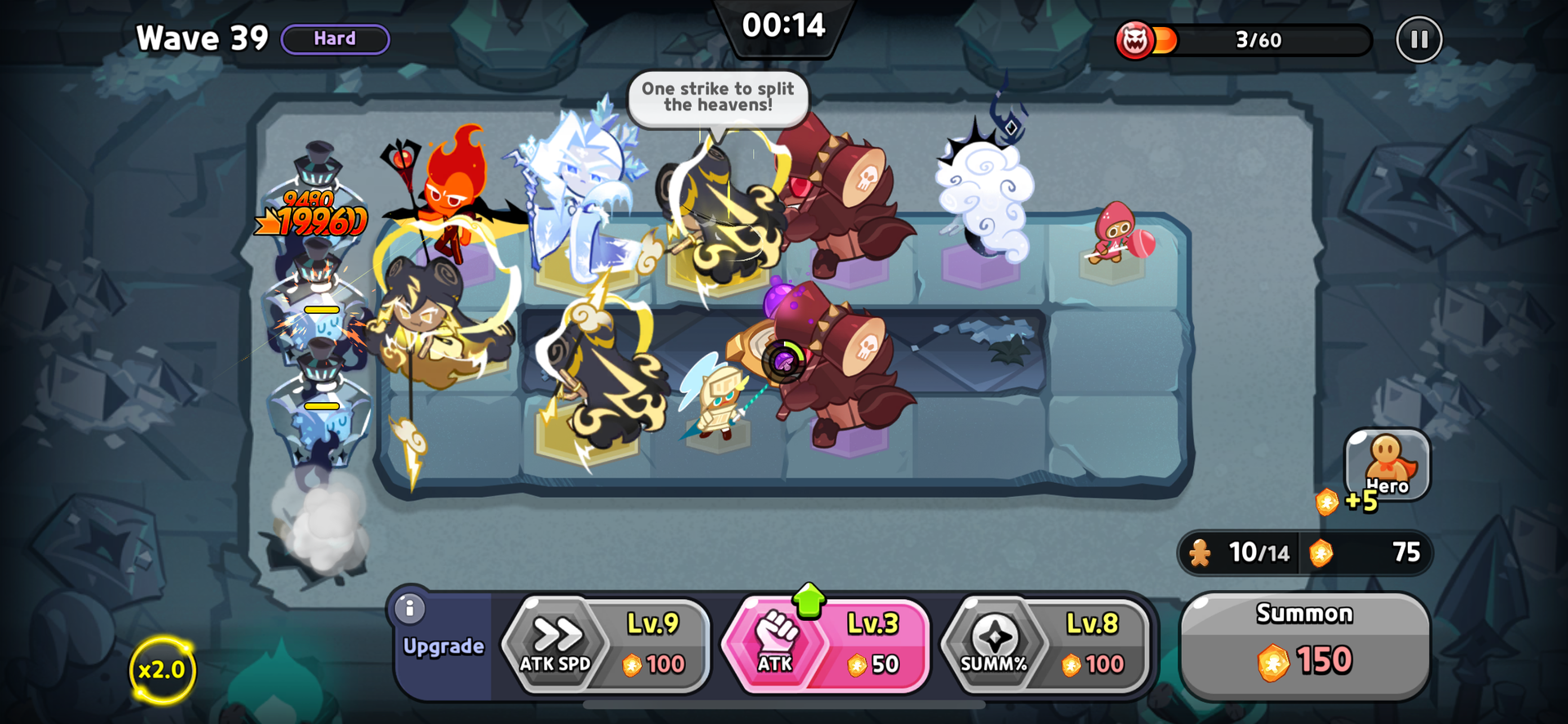Viewport: 1568px width, 724px height.
Task: Pause the game
Action: point(1419,39)
